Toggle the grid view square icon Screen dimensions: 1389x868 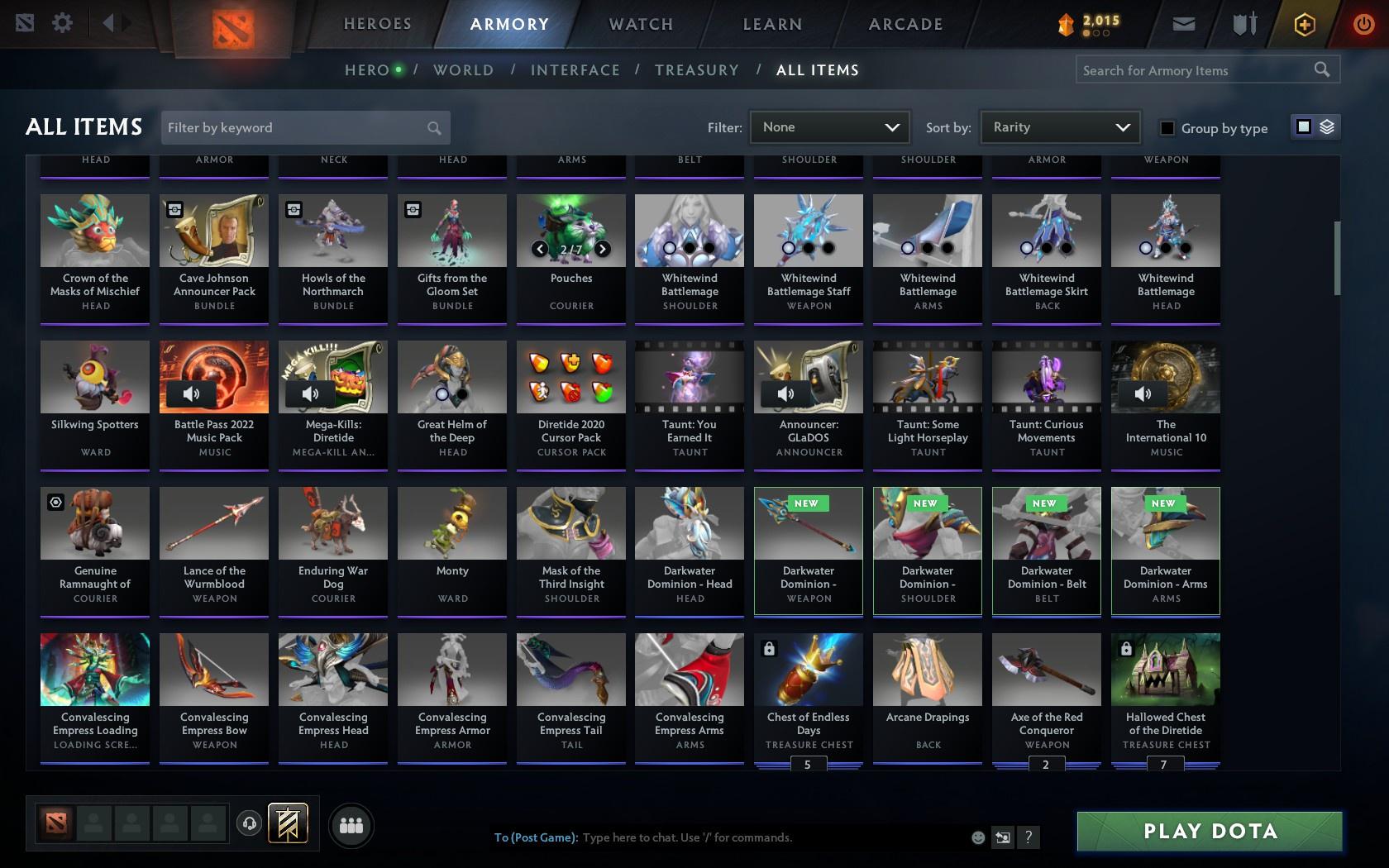point(1303,126)
